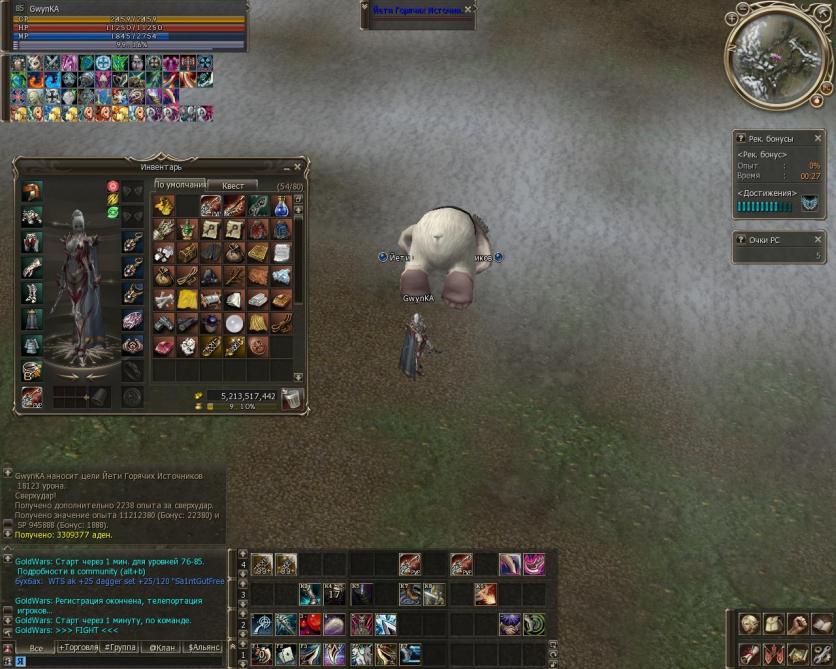
Task: Select the yellow cloth item in inventory
Action: click(187, 299)
